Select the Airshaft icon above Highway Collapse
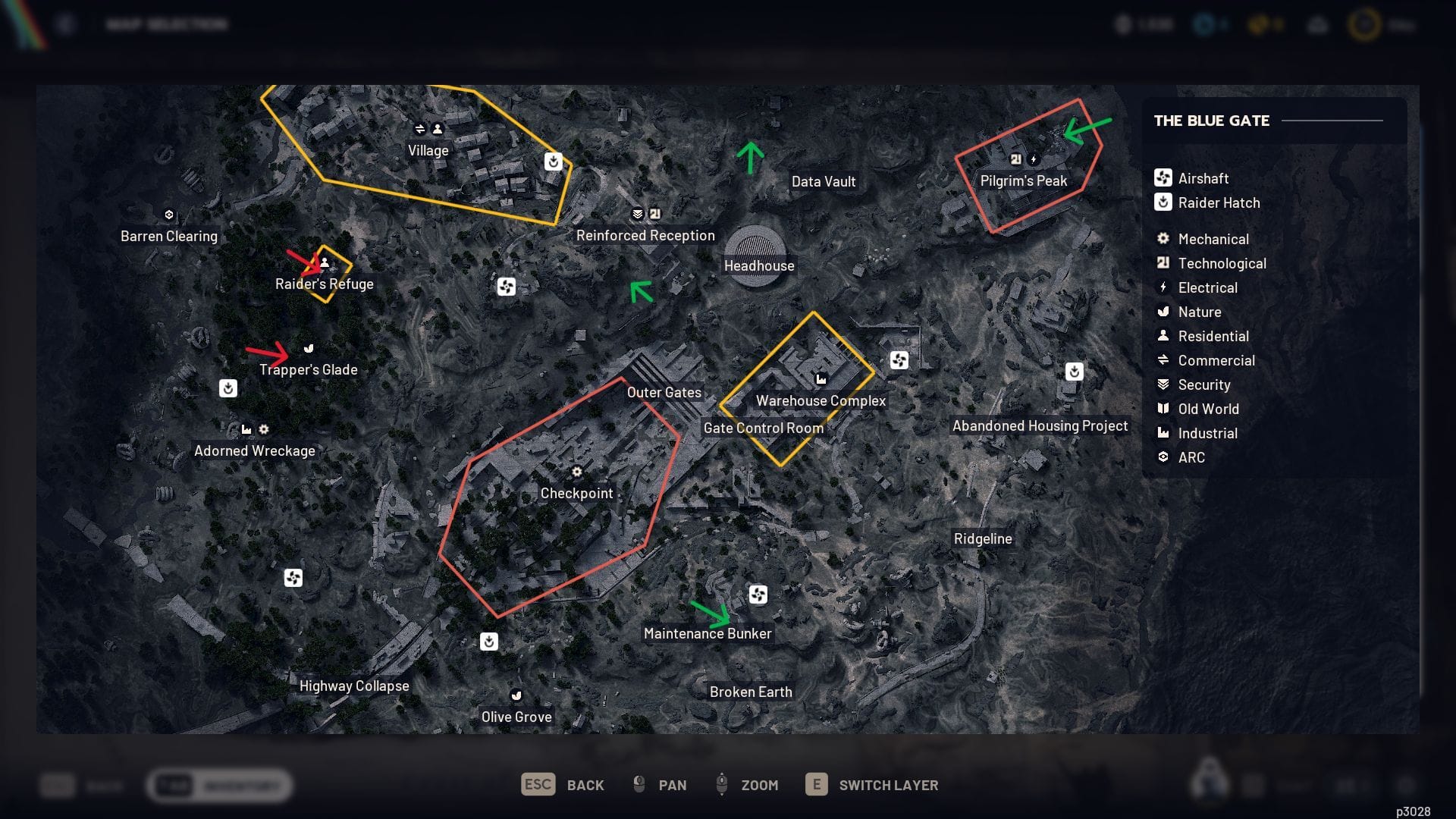This screenshot has width=1456, height=819. point(294,578)
